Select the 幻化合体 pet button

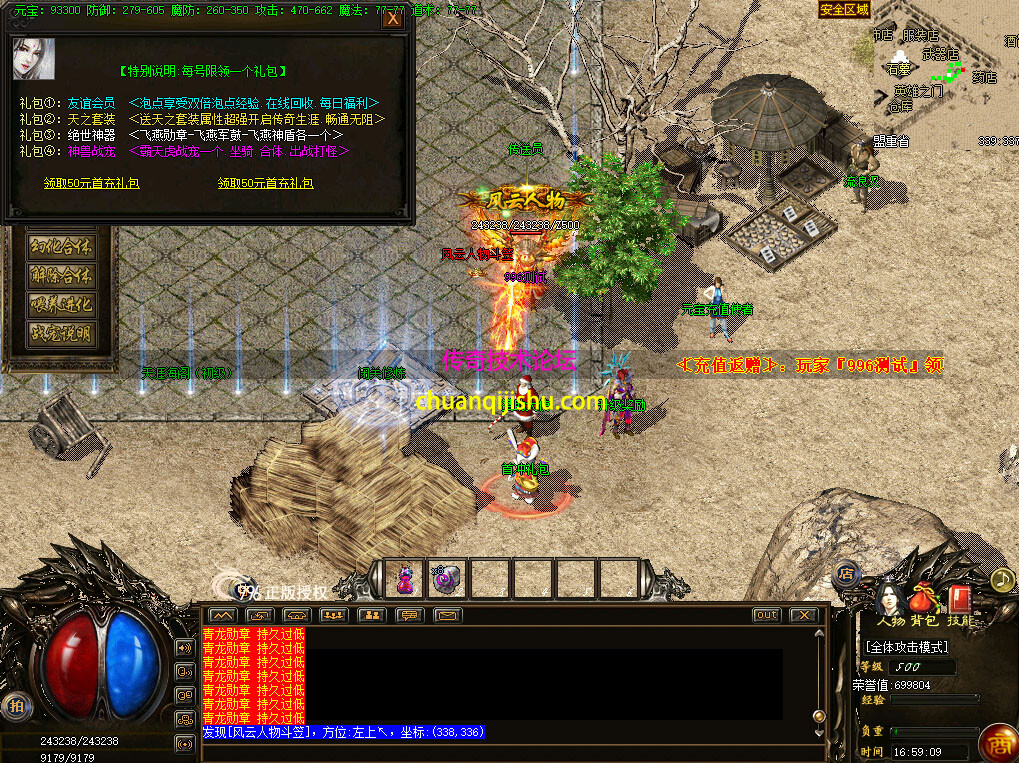[62, 247]
